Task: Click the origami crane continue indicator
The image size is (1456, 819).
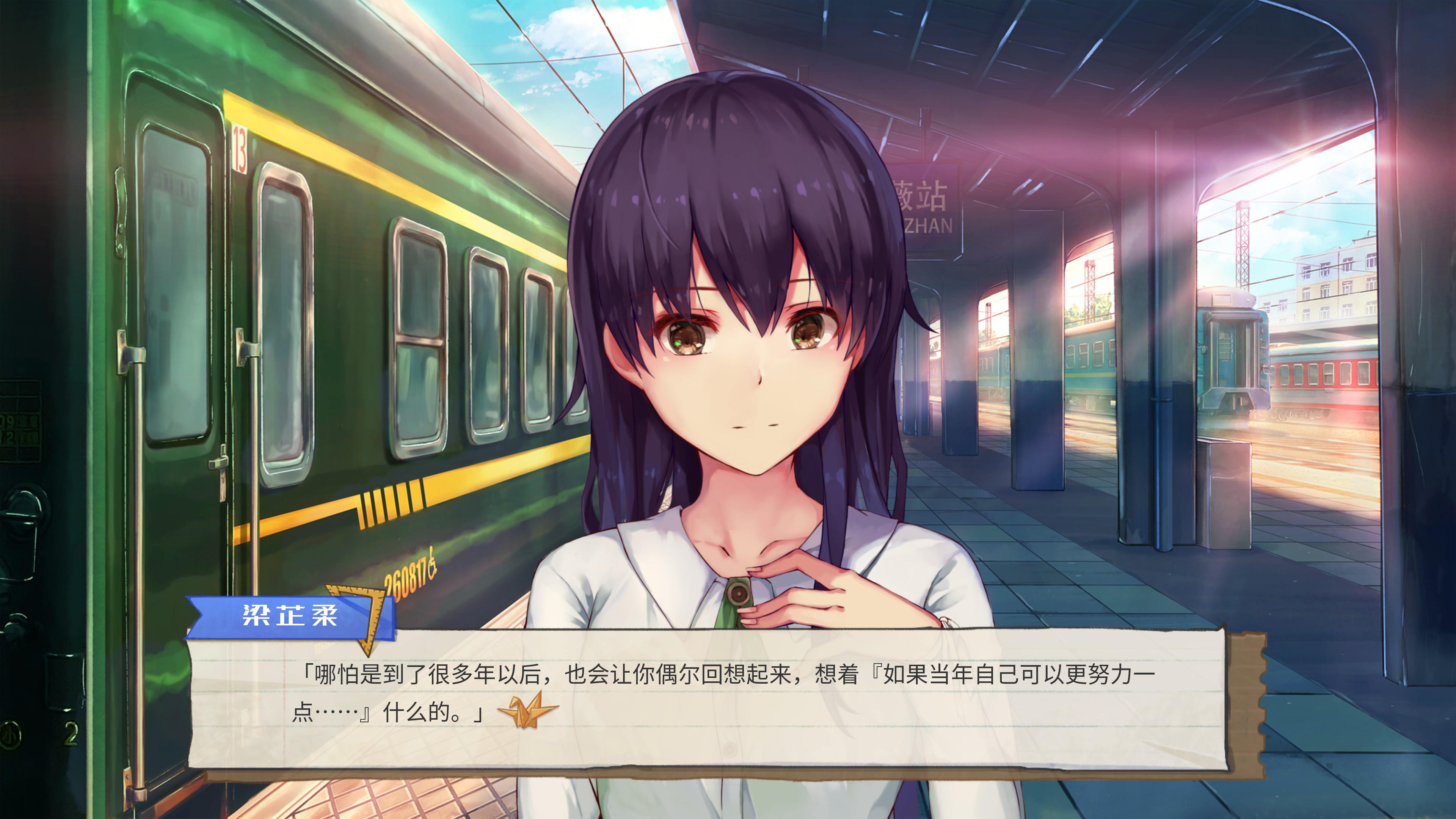Action: pyautogui.click(x=528, y=711)
